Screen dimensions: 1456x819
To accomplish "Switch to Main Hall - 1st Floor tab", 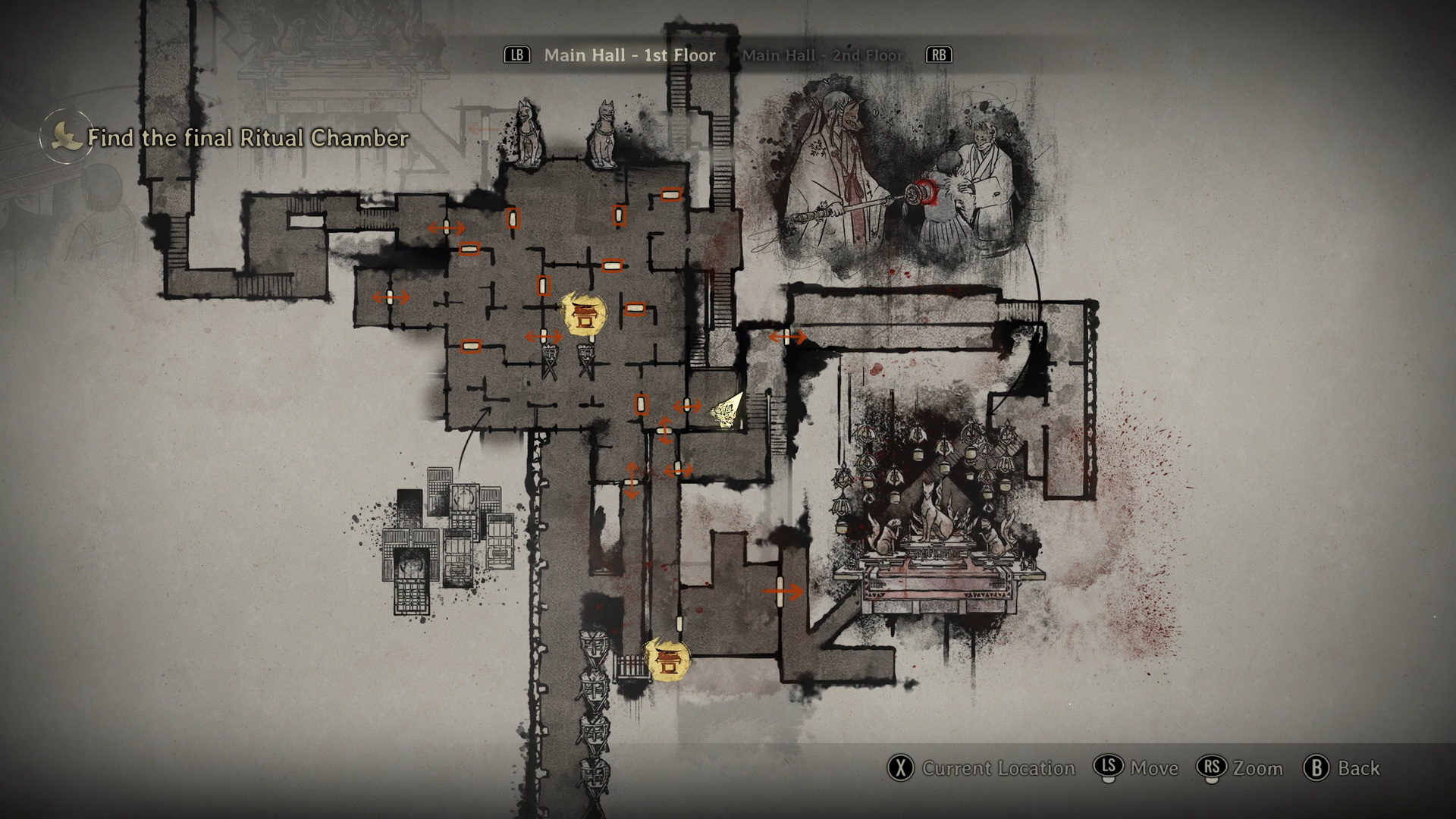I will [x=629, y=55].
